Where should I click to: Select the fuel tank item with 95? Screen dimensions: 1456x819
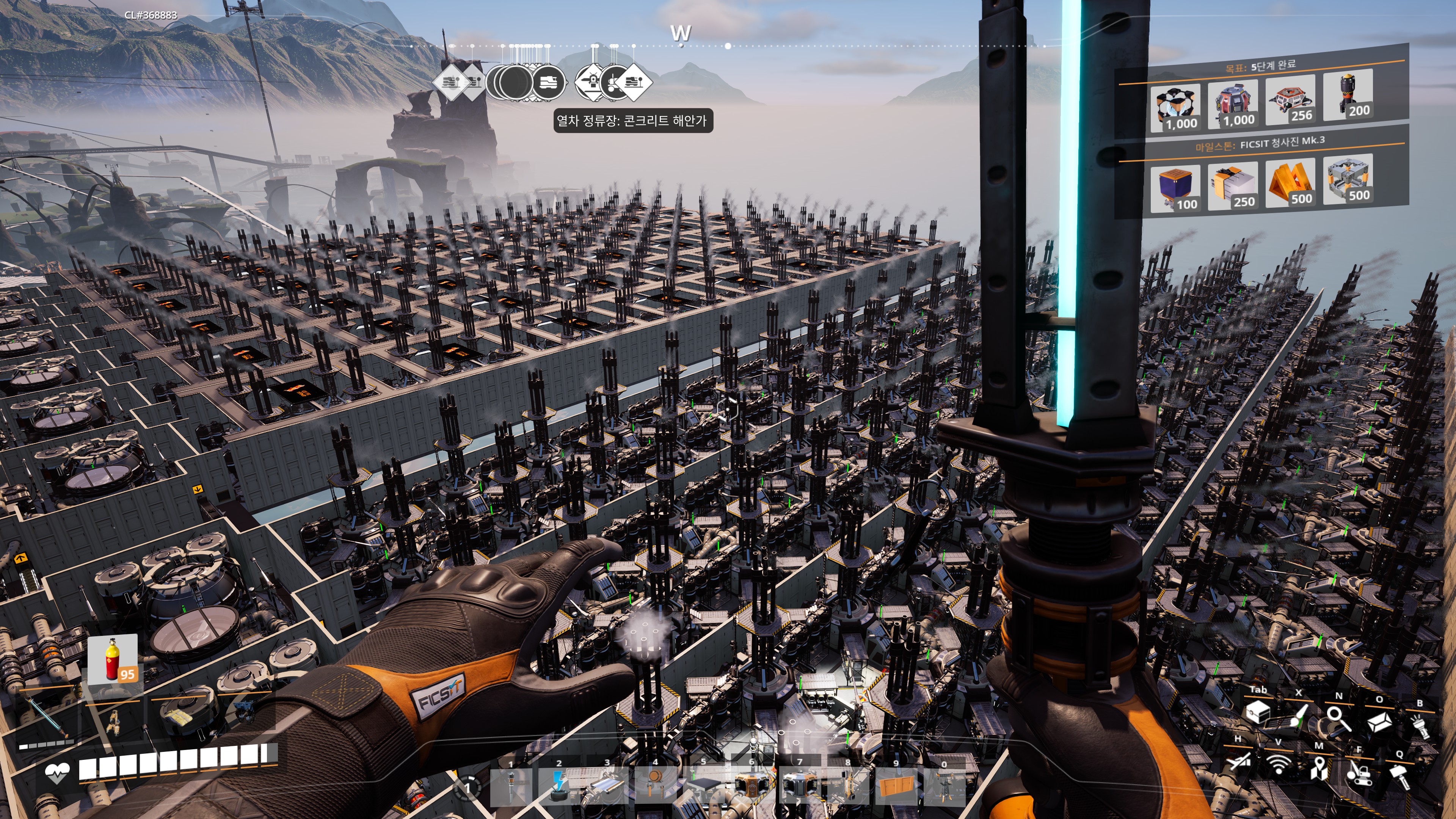pyautogui.click(x=113, y=659)
